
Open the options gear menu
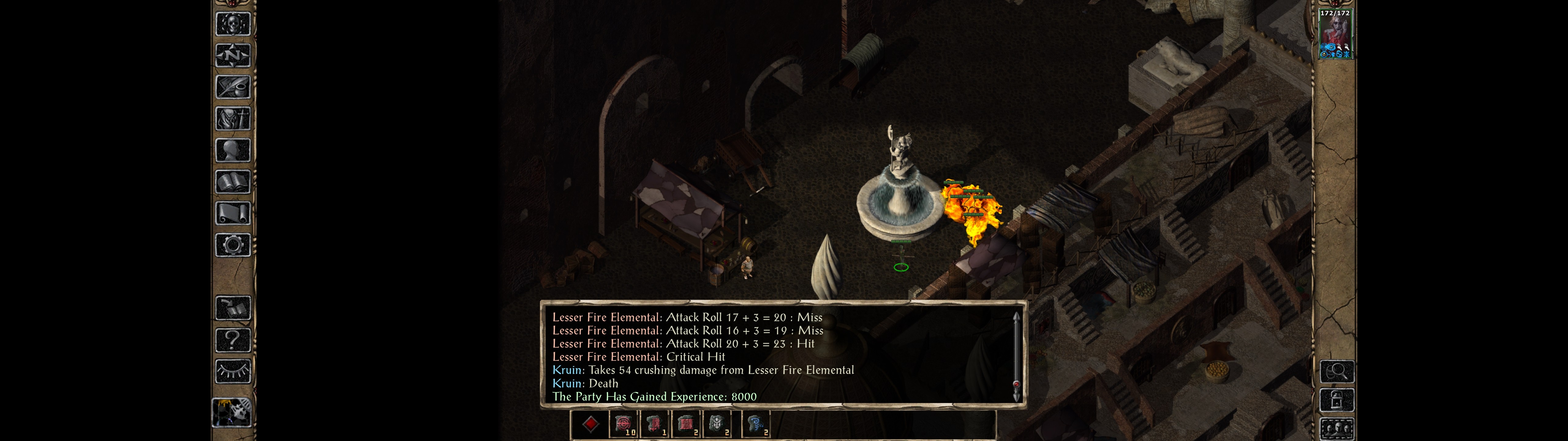(233, 246)
